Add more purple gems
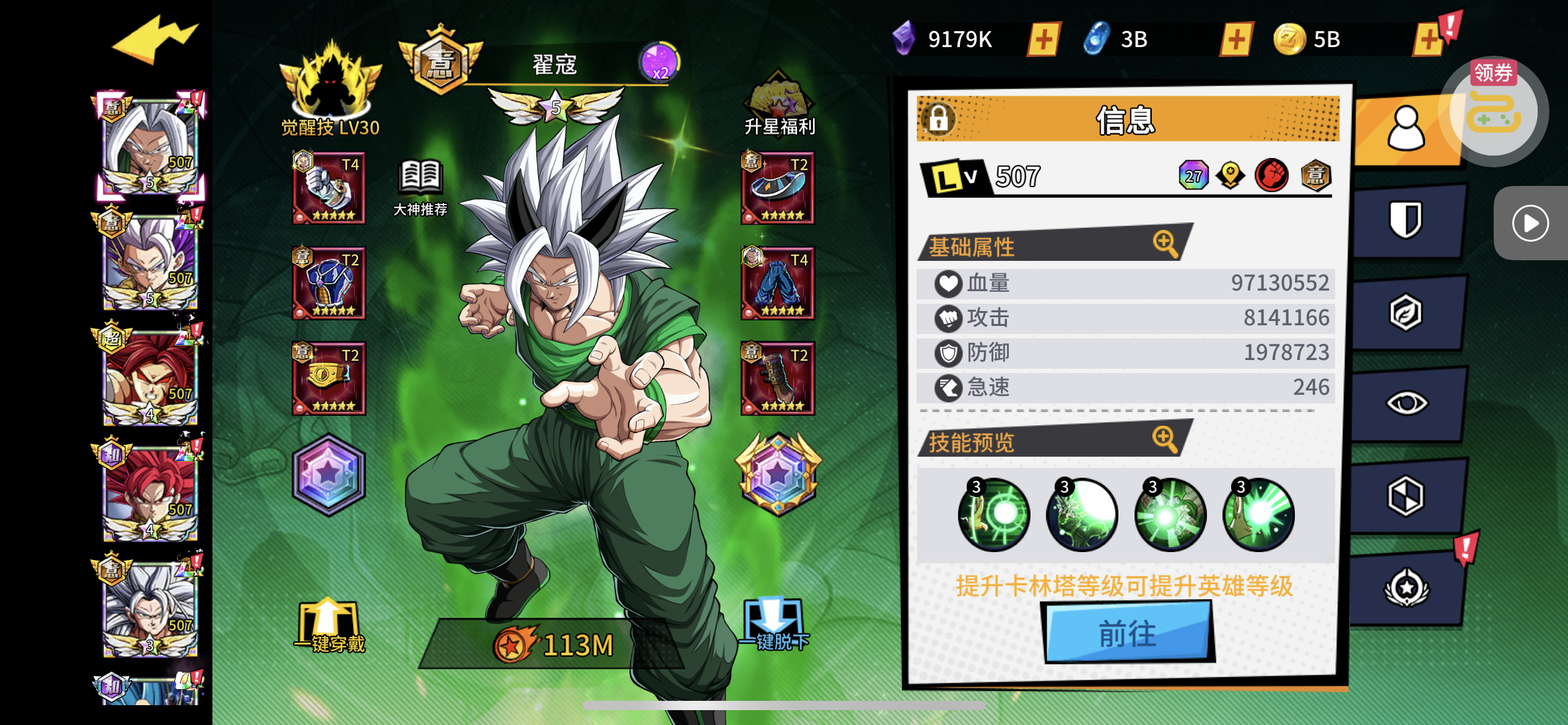1568x725 pixels. tap(1043, 40)
